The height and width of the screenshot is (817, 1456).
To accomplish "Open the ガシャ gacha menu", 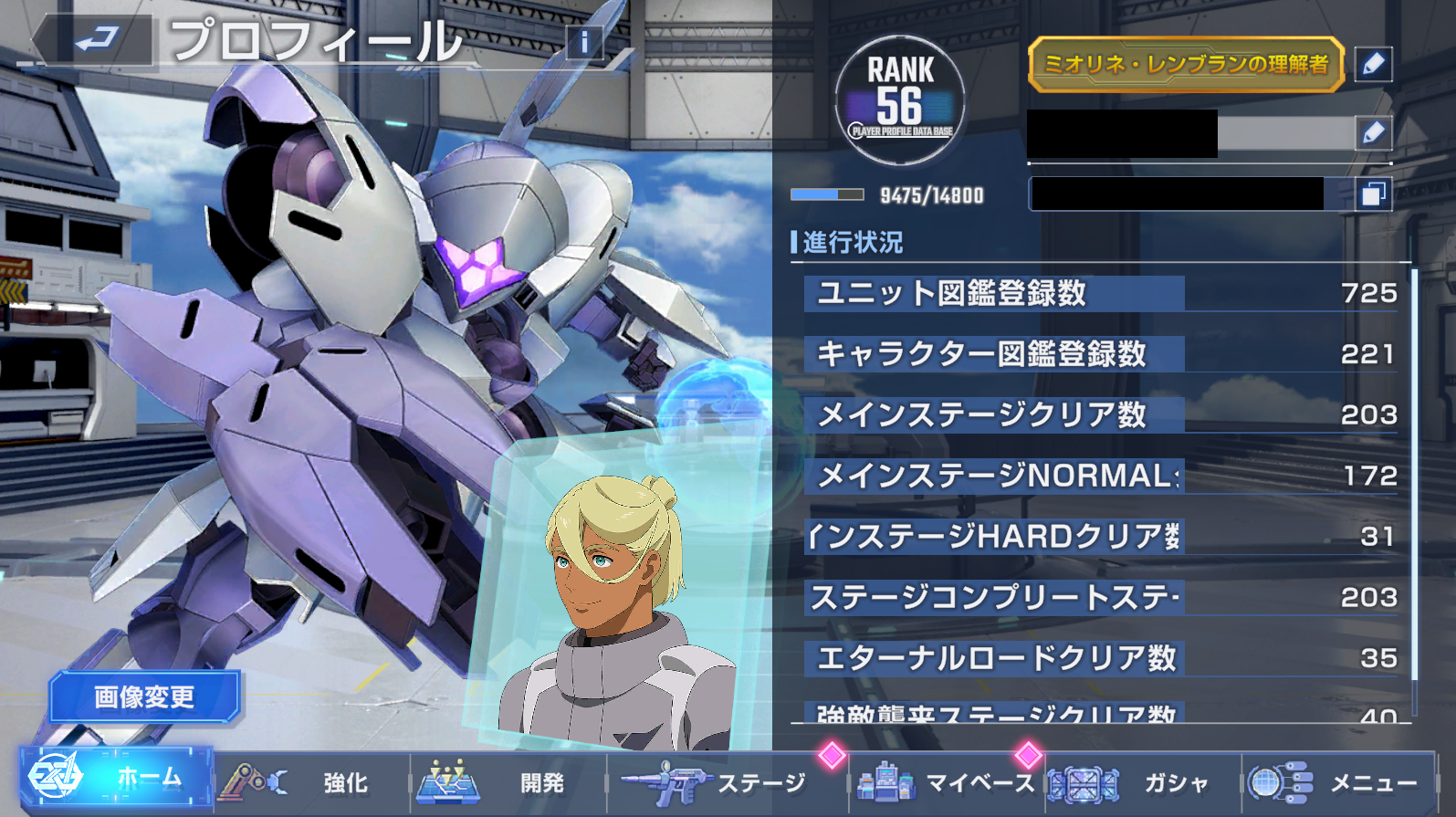I will 1143,782.
